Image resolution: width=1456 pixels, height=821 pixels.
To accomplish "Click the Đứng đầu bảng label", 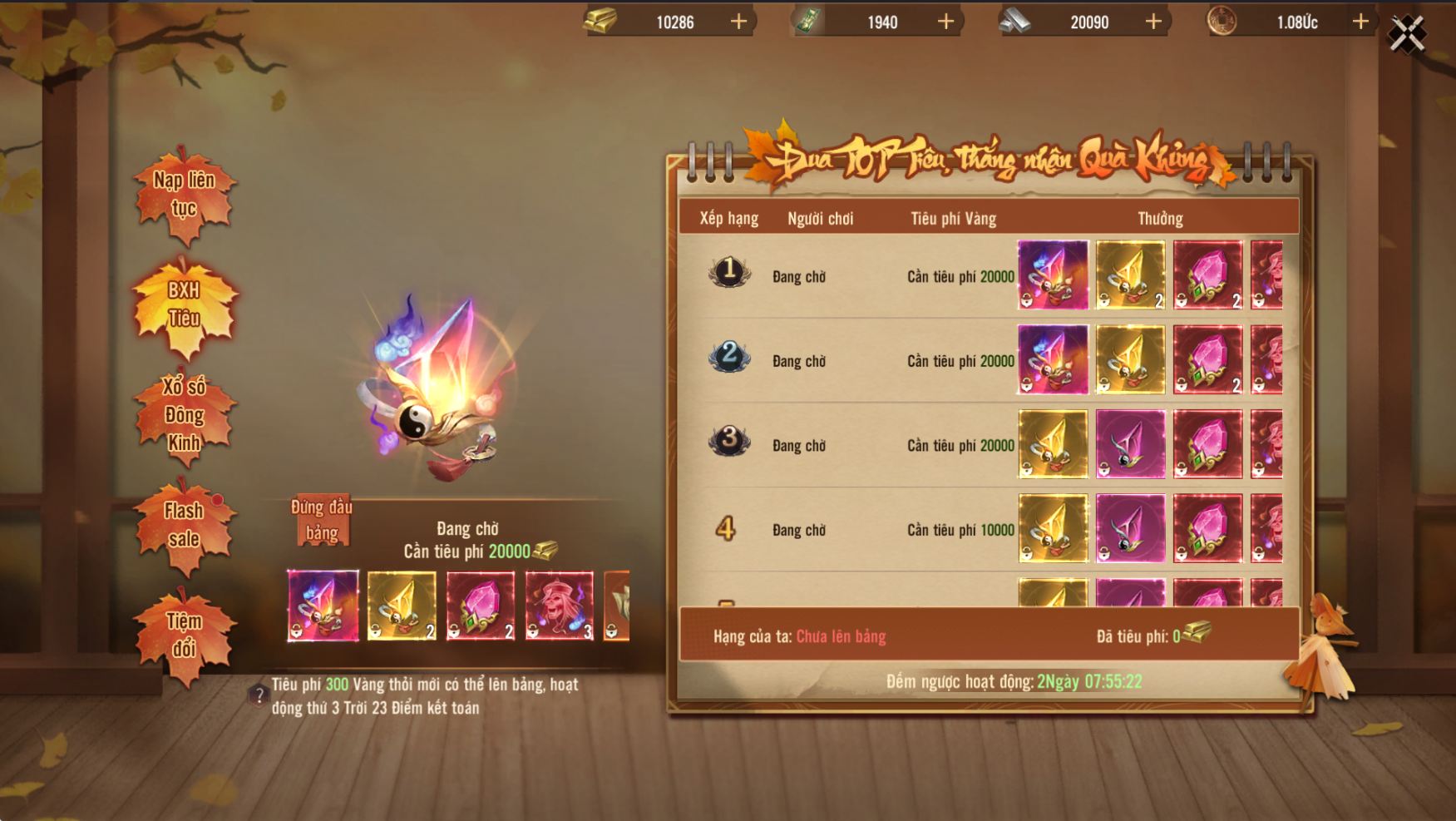I will (x=322, y=520).
